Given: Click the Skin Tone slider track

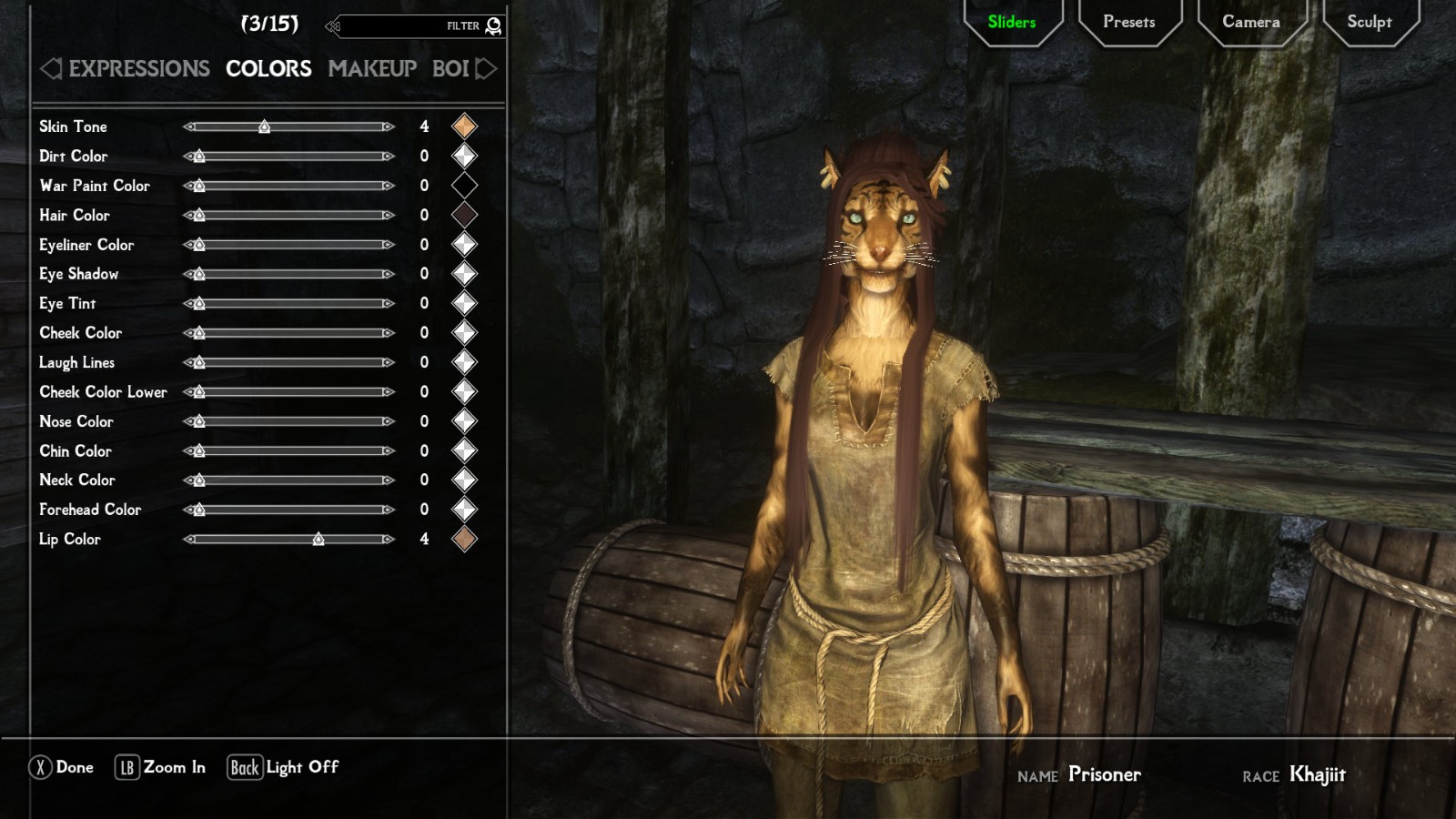Looking at the screenshot, I should pyautogui.click(x=289, y=127).
